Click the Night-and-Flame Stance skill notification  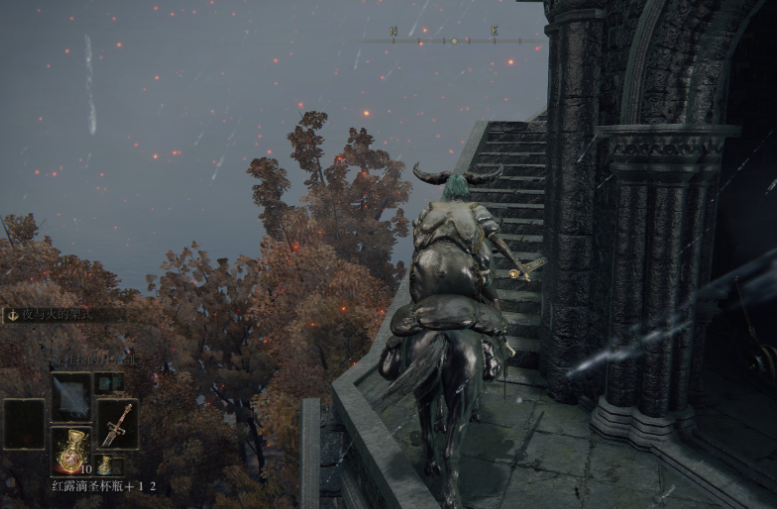click(62, 315)
